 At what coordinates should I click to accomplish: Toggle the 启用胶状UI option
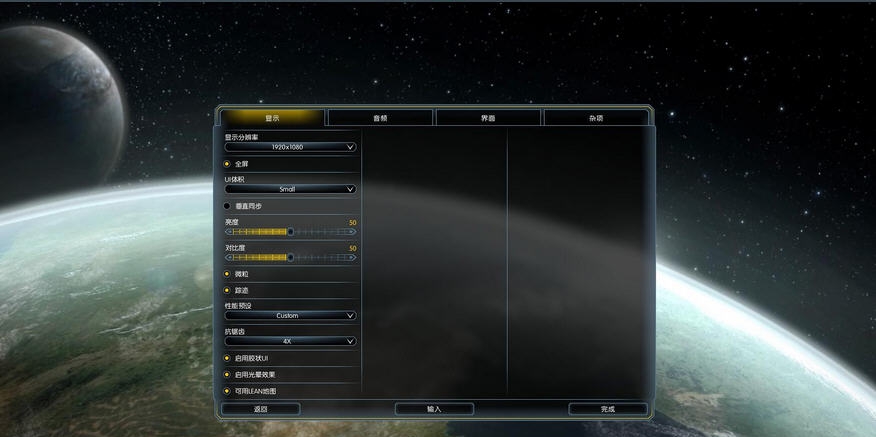click(x=227, y=358)
